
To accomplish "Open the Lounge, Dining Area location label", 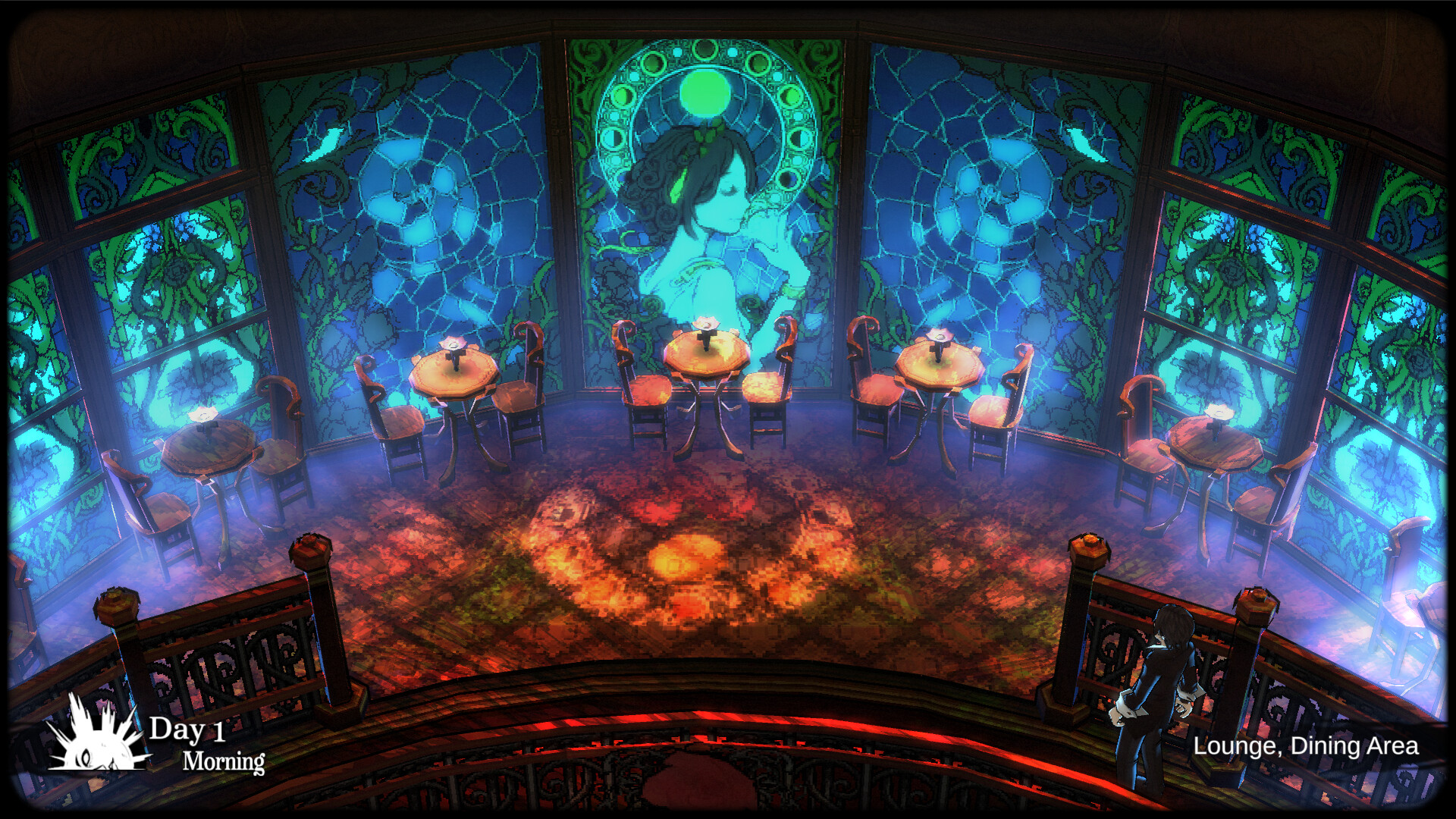I will pyautogui.click(x=1307, y=748).
